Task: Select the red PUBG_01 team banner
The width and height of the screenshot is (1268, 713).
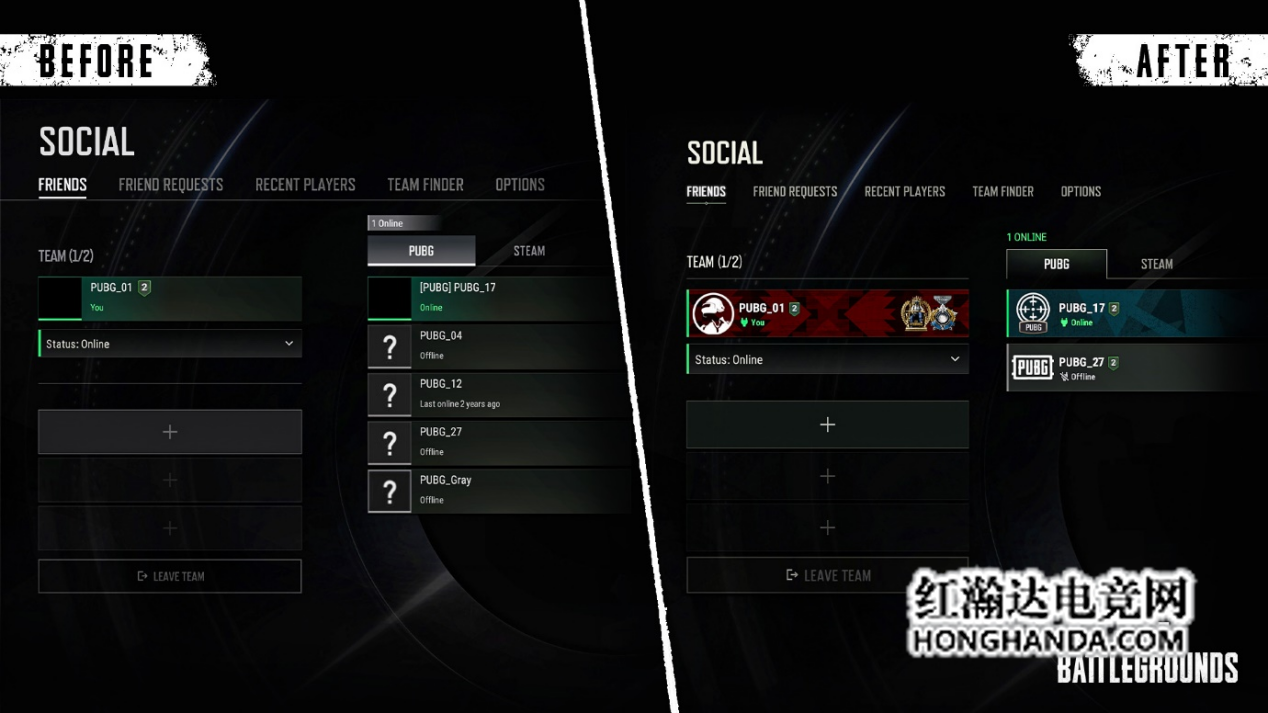Action: [828, 313]
